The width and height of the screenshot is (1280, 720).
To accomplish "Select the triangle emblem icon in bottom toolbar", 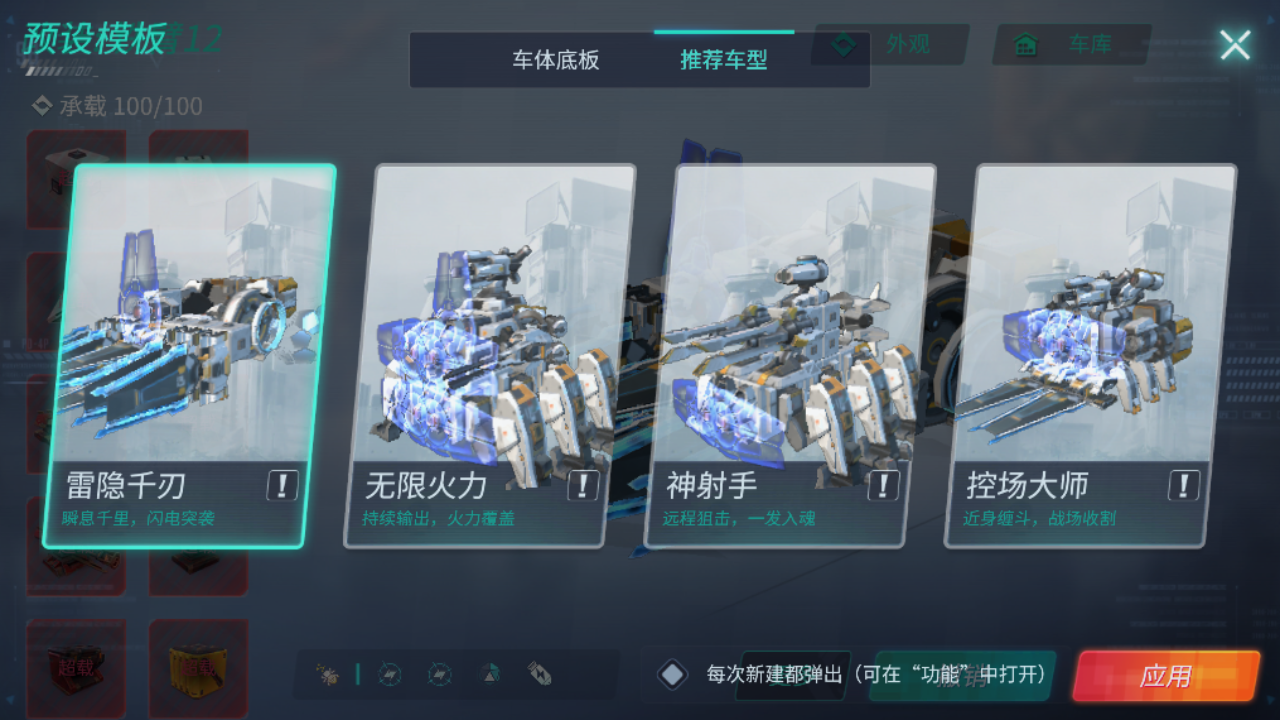I will click(487, 674).
